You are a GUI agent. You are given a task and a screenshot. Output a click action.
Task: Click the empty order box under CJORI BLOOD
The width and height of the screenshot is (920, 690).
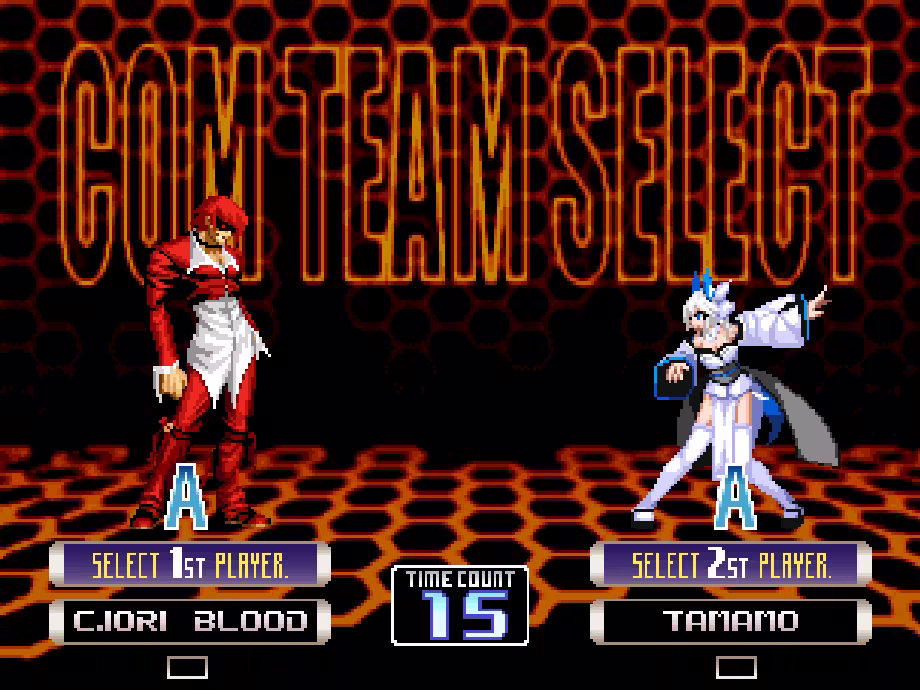pyautogui.click(x=187, y=667)
